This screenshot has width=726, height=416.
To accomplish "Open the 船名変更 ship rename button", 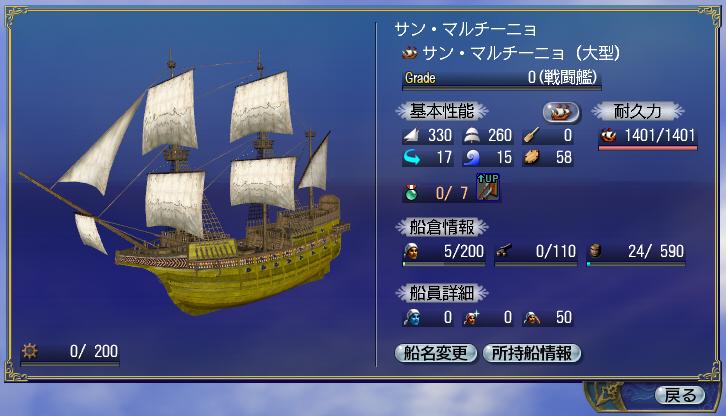I will (x=436, y=352).
